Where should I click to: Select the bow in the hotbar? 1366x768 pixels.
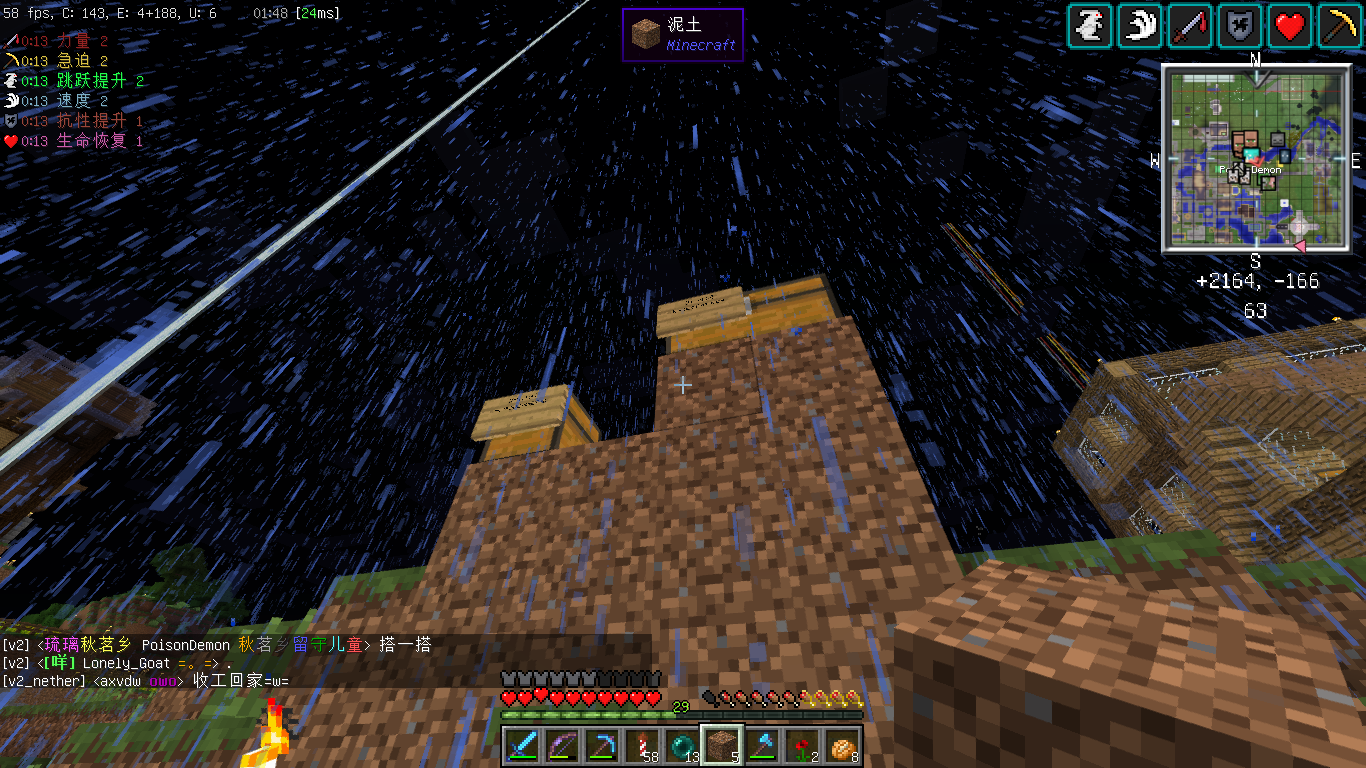(x=562, y=746)
